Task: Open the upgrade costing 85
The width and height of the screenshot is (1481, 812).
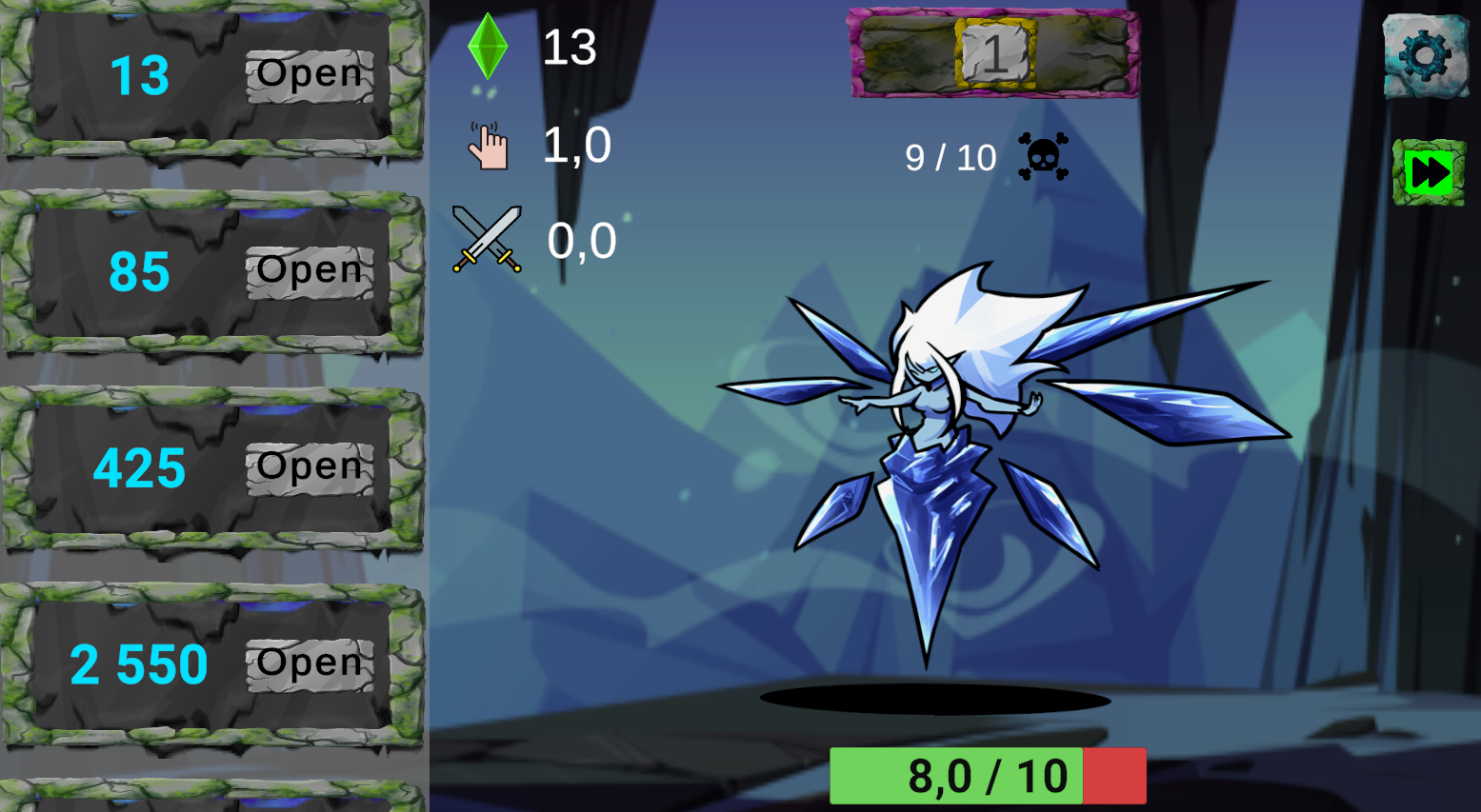Action: pyautogui.click(x=308, y=269)
